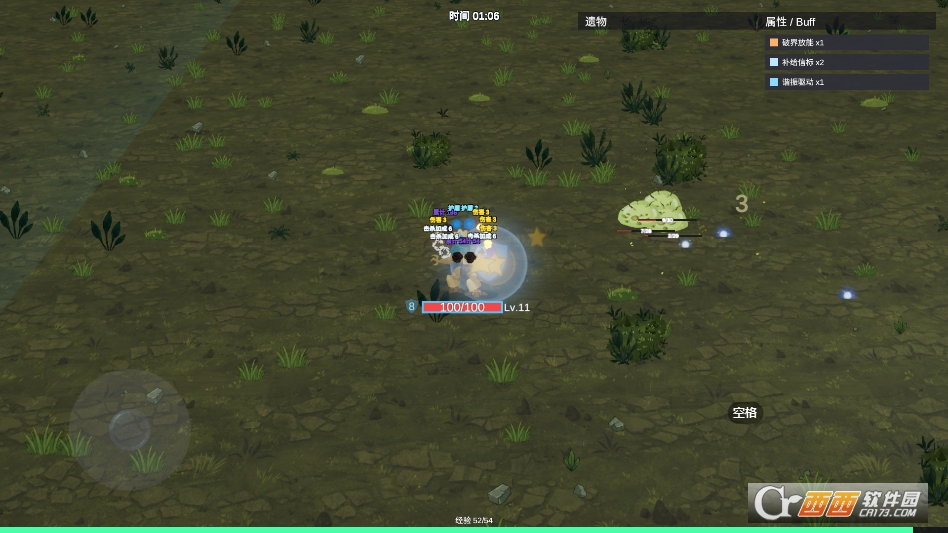Click the 遗物 relics panel header
The image size is (948, 533).
[596, 21]
